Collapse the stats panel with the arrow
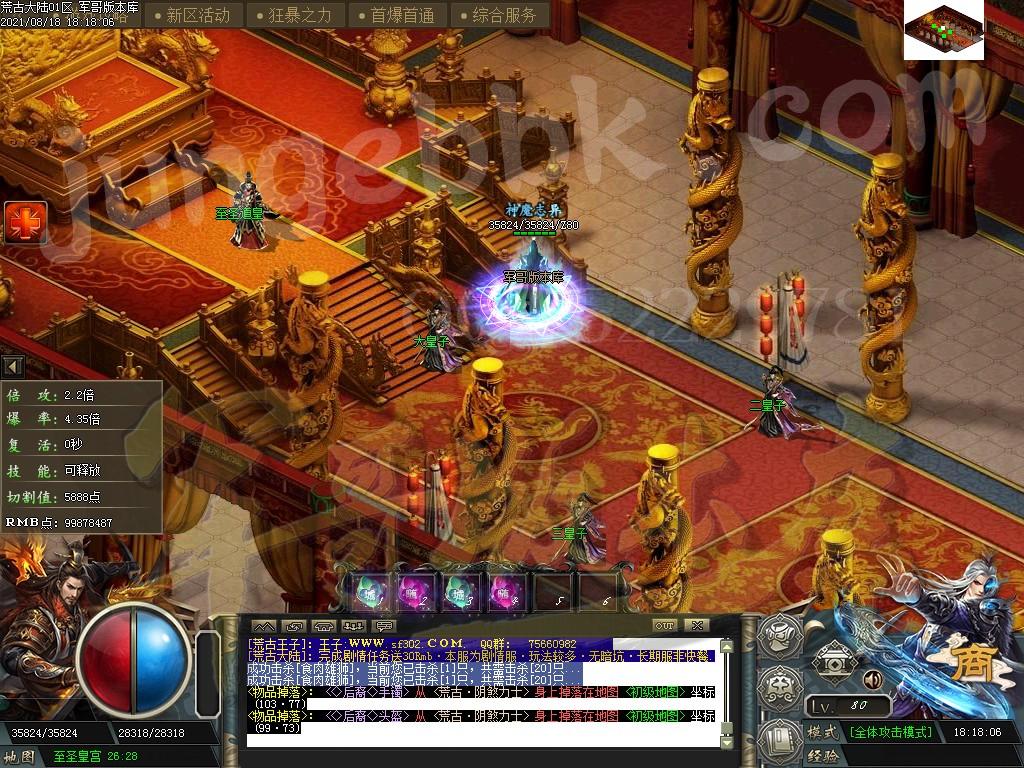The image size is (1024, 768). 13,366
